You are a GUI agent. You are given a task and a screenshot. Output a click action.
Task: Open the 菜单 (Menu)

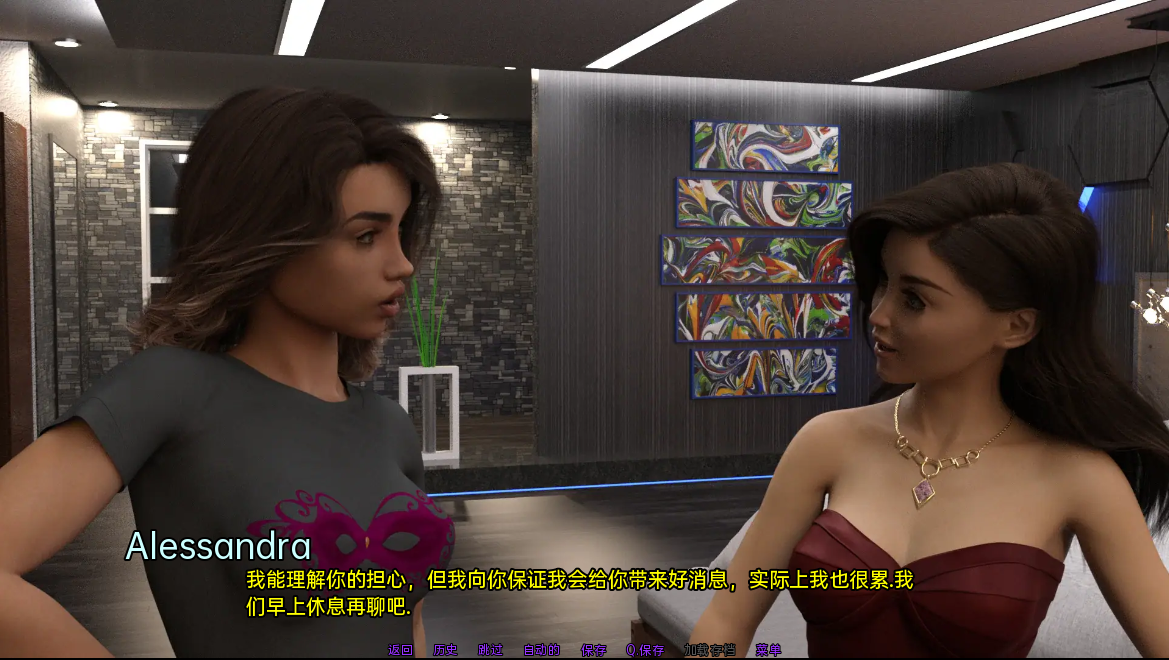click(768, 650)
